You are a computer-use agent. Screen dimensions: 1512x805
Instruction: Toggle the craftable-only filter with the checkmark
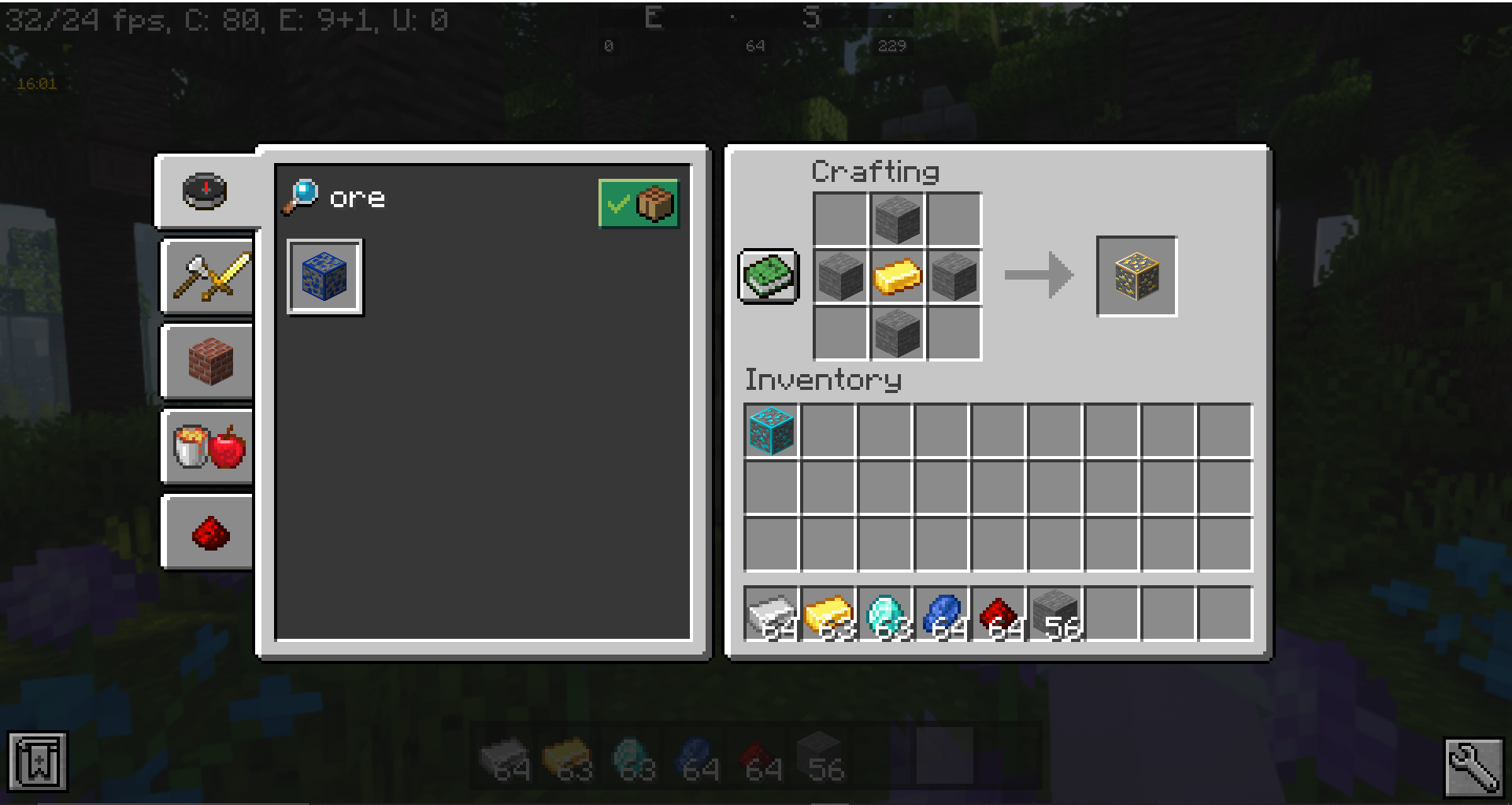click(x=638, y=204)
